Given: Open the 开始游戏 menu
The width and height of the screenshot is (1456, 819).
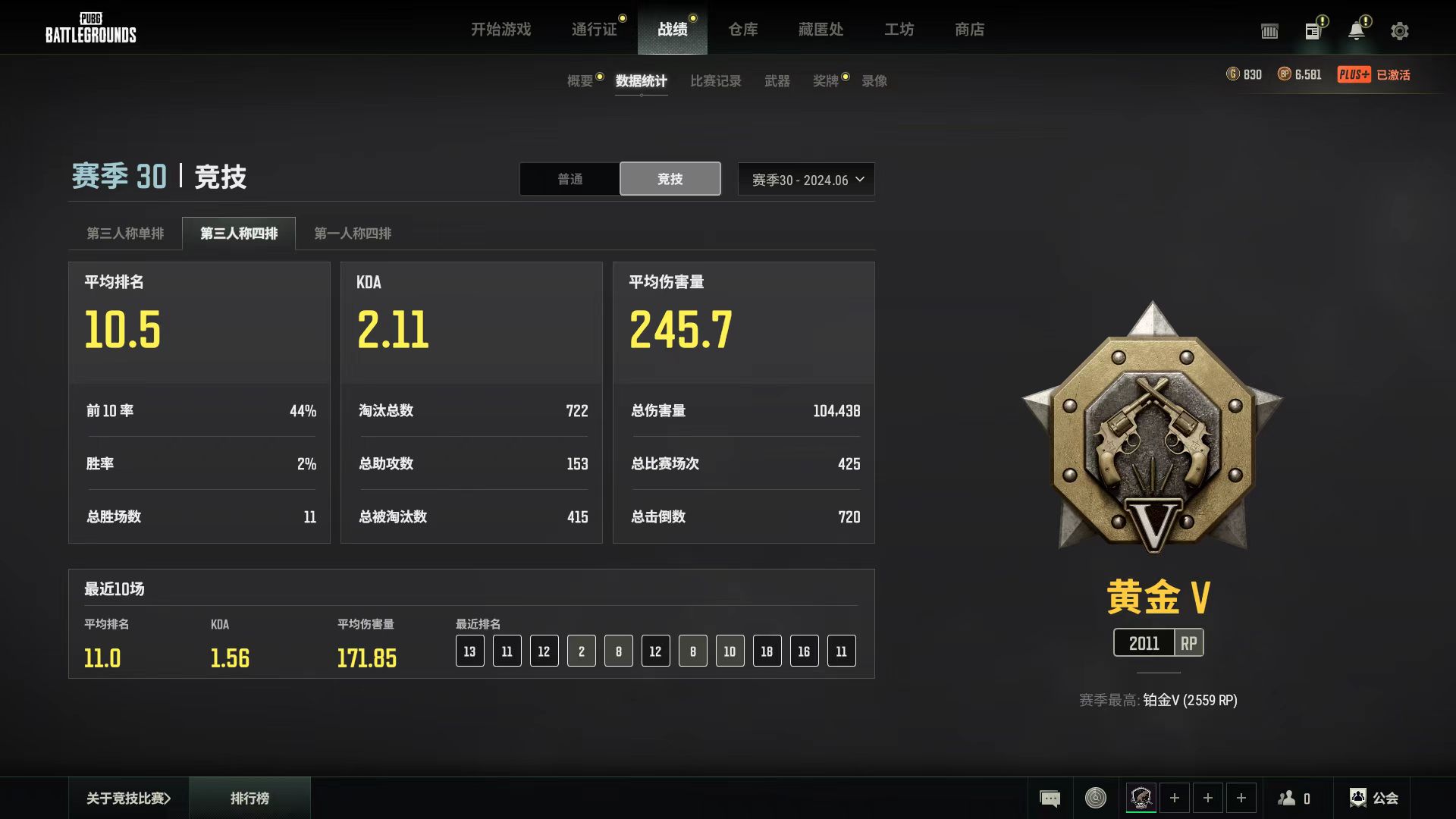Looking at the screenshot, I should (x=500, y=30).
